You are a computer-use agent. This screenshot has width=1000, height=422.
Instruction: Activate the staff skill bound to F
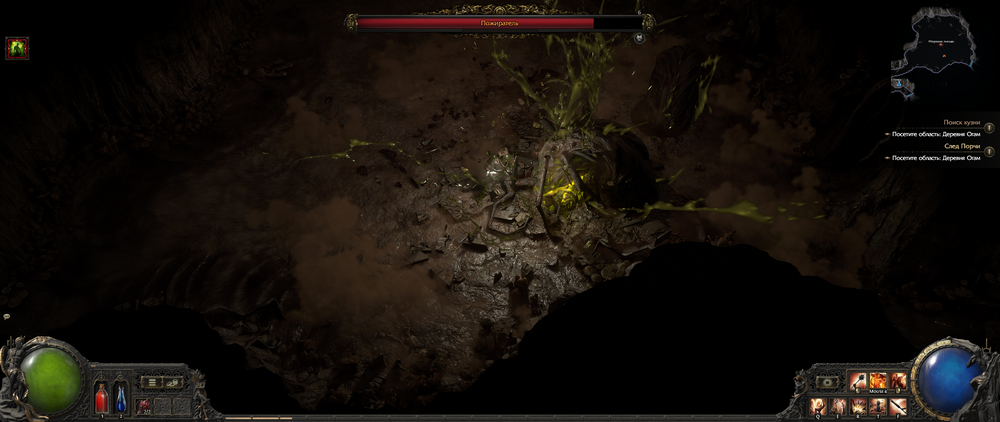click(898, 405)
